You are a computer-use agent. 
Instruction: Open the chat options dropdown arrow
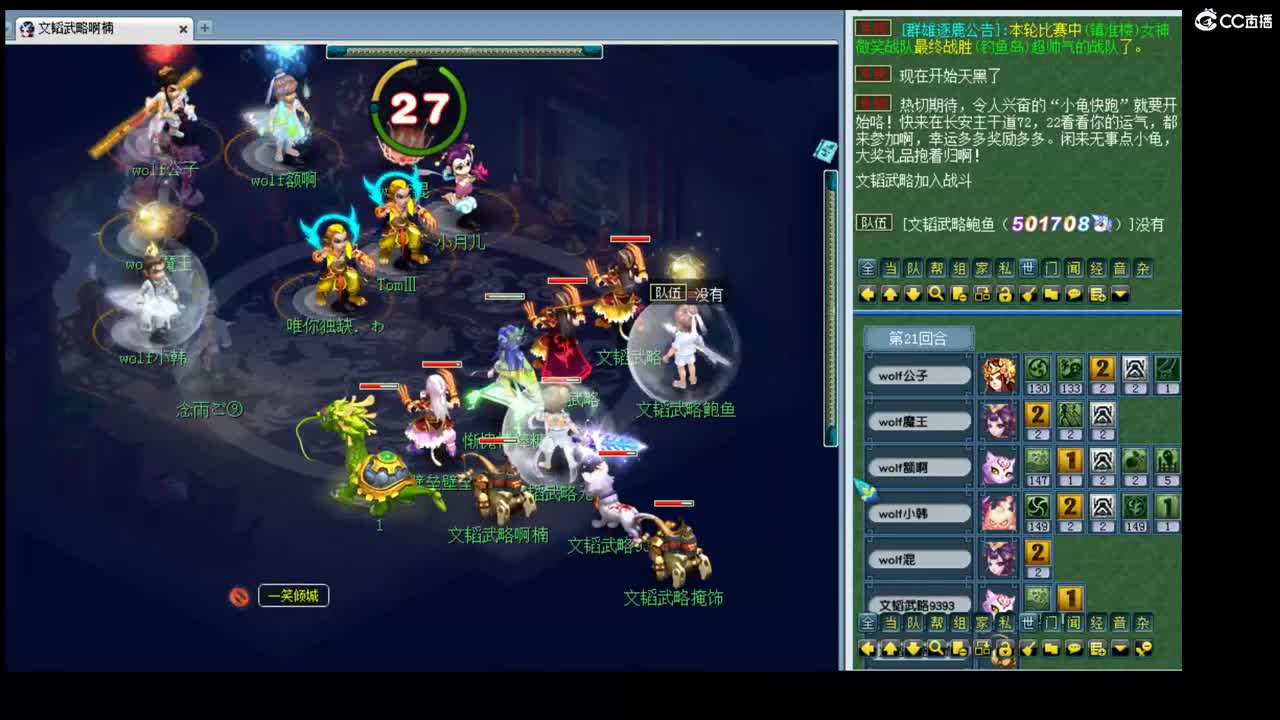click(1119, 293)
